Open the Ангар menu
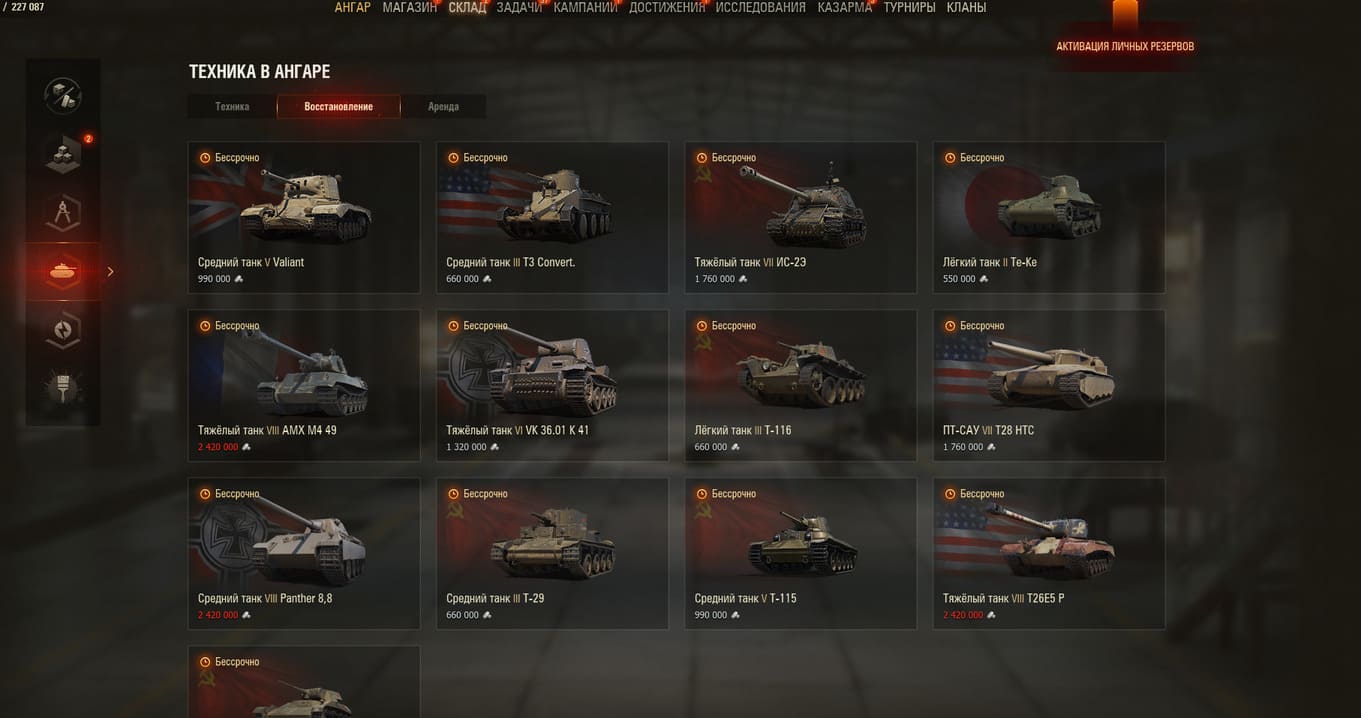The image size is (1361, 718). [352, 8]
